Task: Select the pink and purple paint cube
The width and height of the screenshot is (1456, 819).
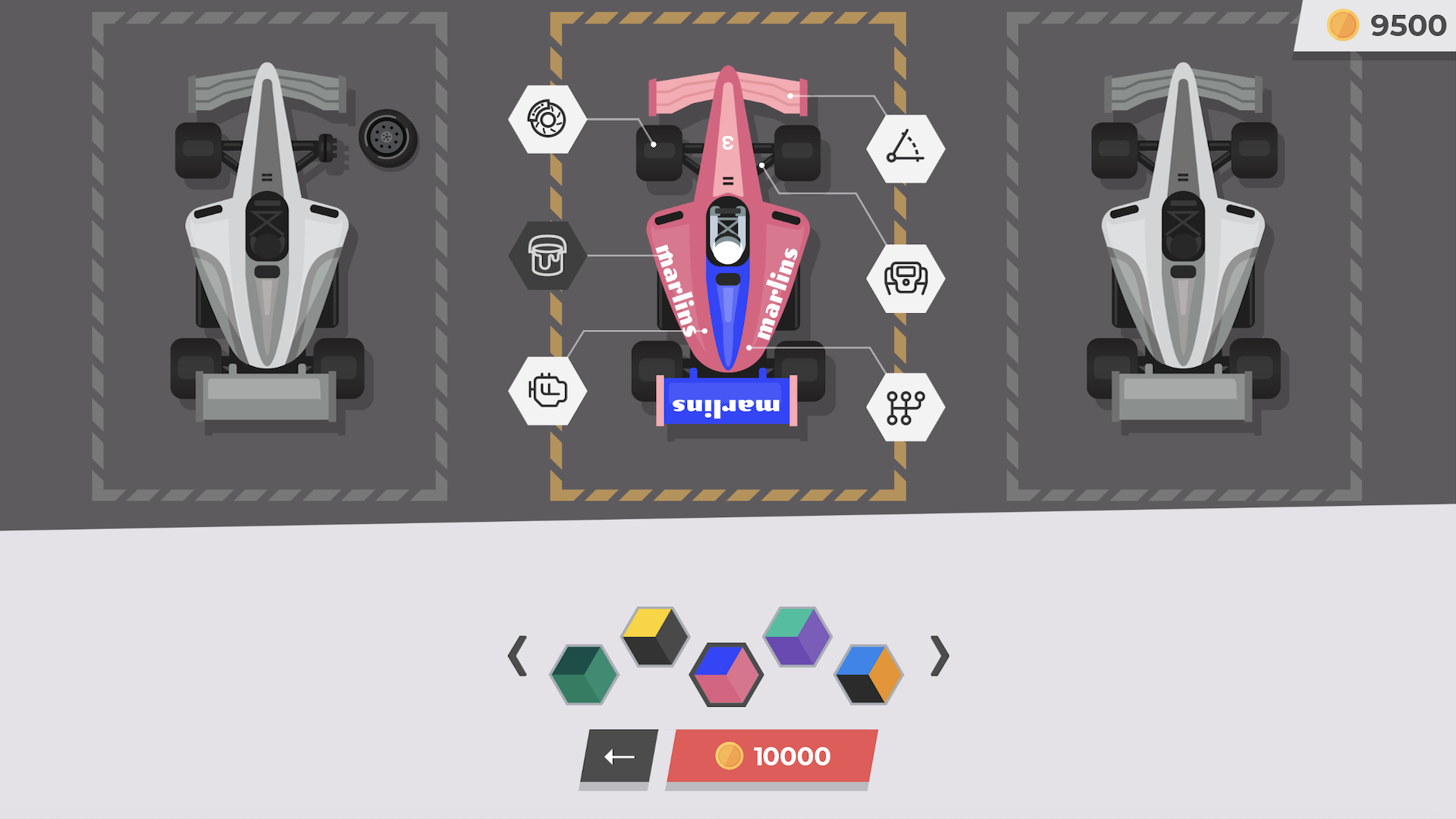Action: (x=726, y=673)
